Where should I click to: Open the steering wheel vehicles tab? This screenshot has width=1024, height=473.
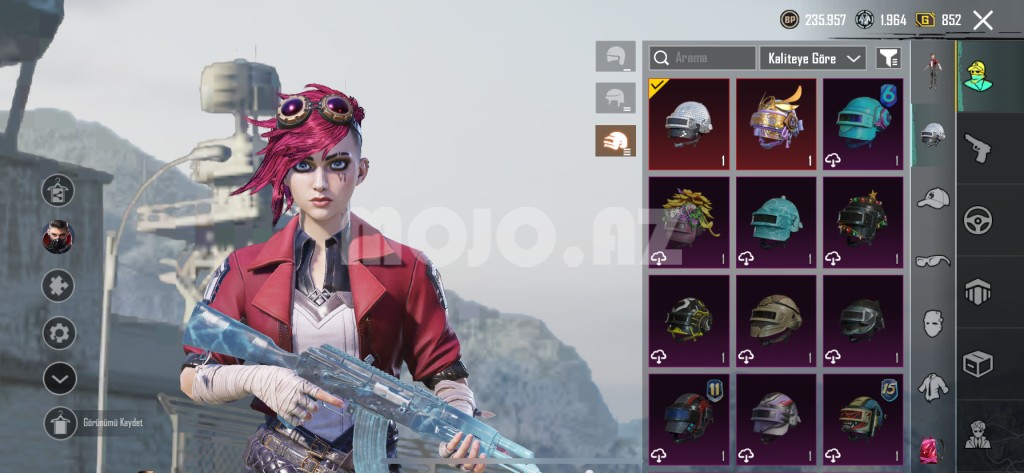tap(977, 221)
